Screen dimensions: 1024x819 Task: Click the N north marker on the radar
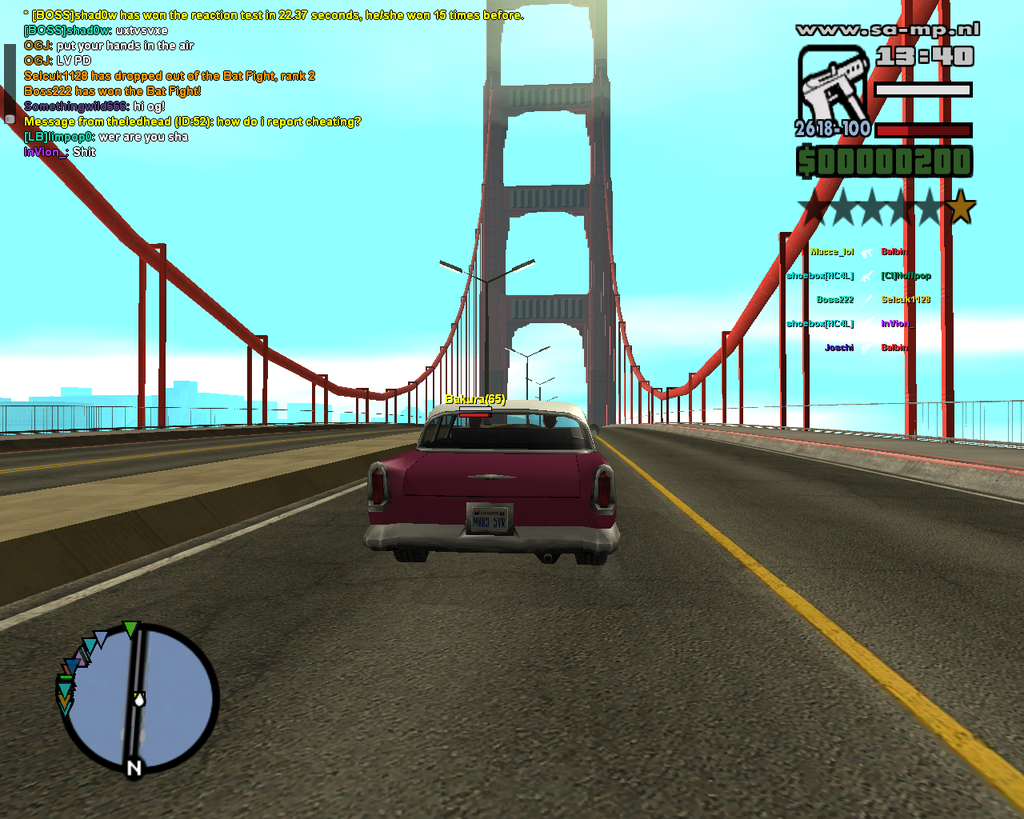tap(133, 768)
